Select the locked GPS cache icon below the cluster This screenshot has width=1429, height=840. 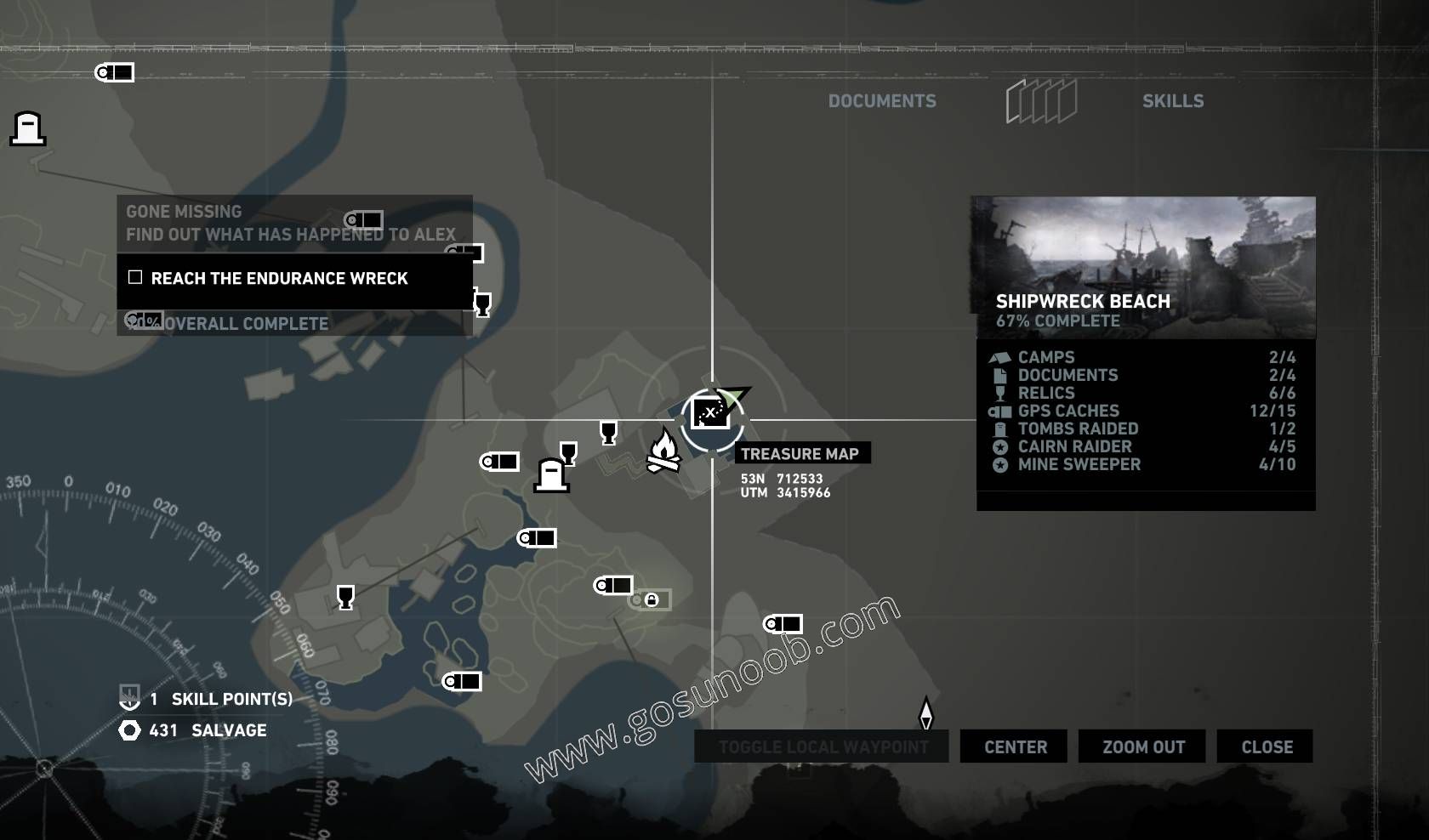[x=651, y=600]
